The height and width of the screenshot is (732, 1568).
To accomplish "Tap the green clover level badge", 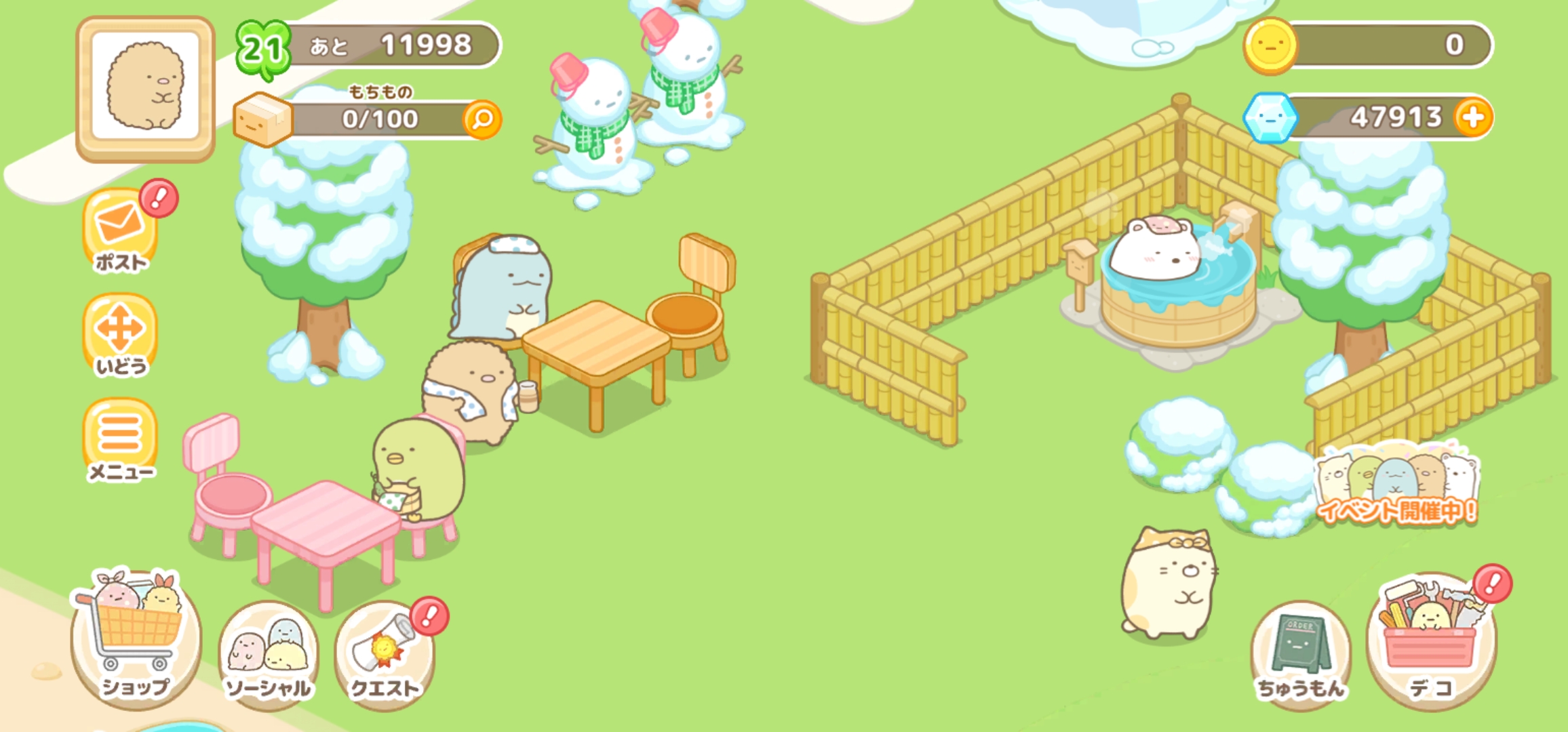I will click(x=262, y=49).
